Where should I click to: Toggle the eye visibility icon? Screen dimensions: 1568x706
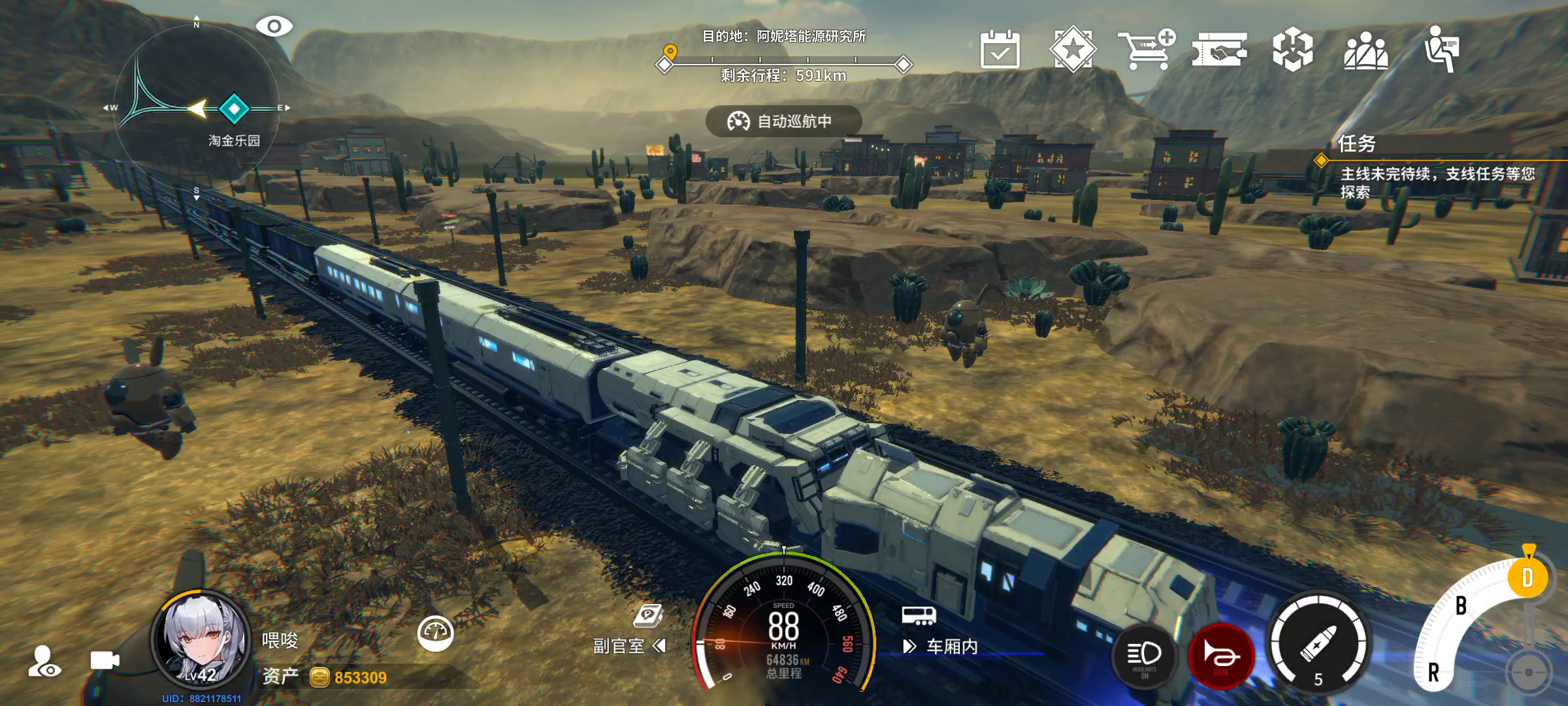coord(274,27)
